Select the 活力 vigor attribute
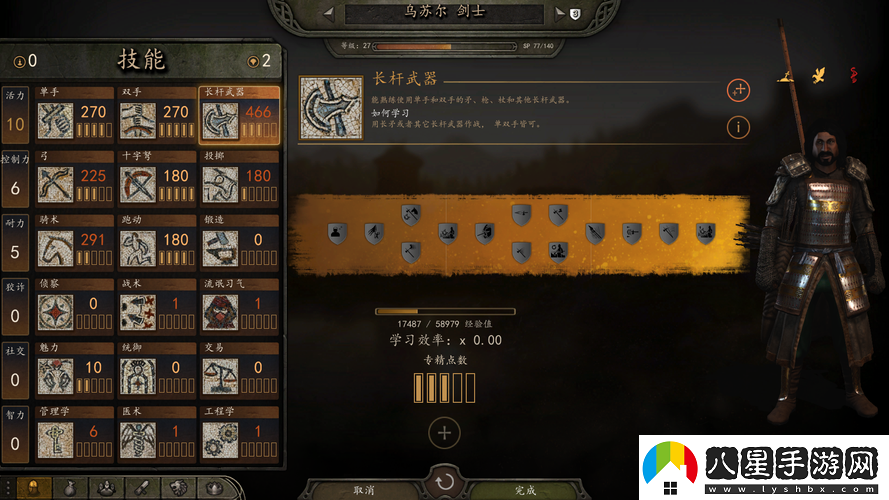The width and height of the screenshot is (889, 500). tap(15, 114)
